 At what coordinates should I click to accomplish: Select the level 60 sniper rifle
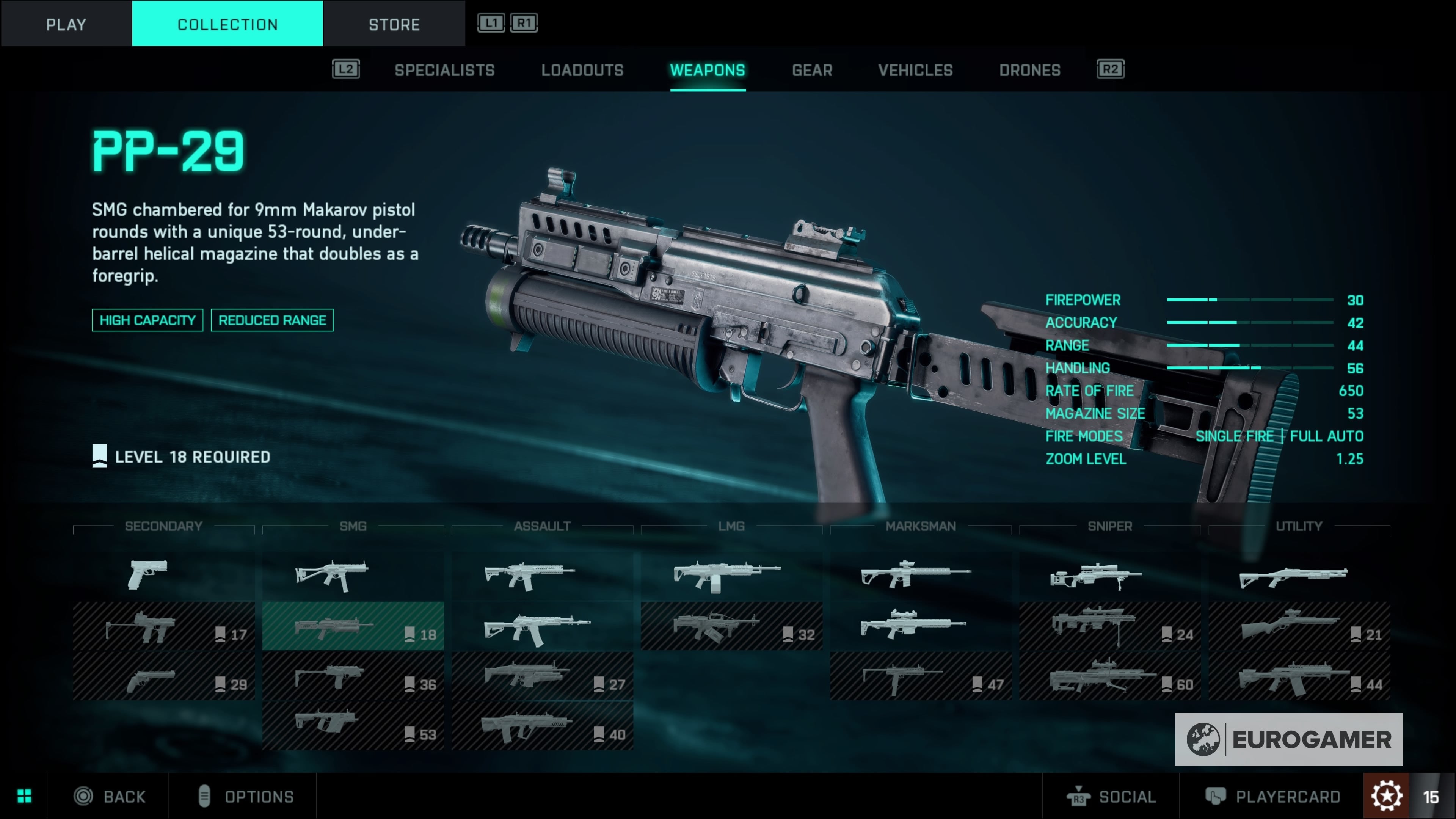click(x=1109, y=676)
